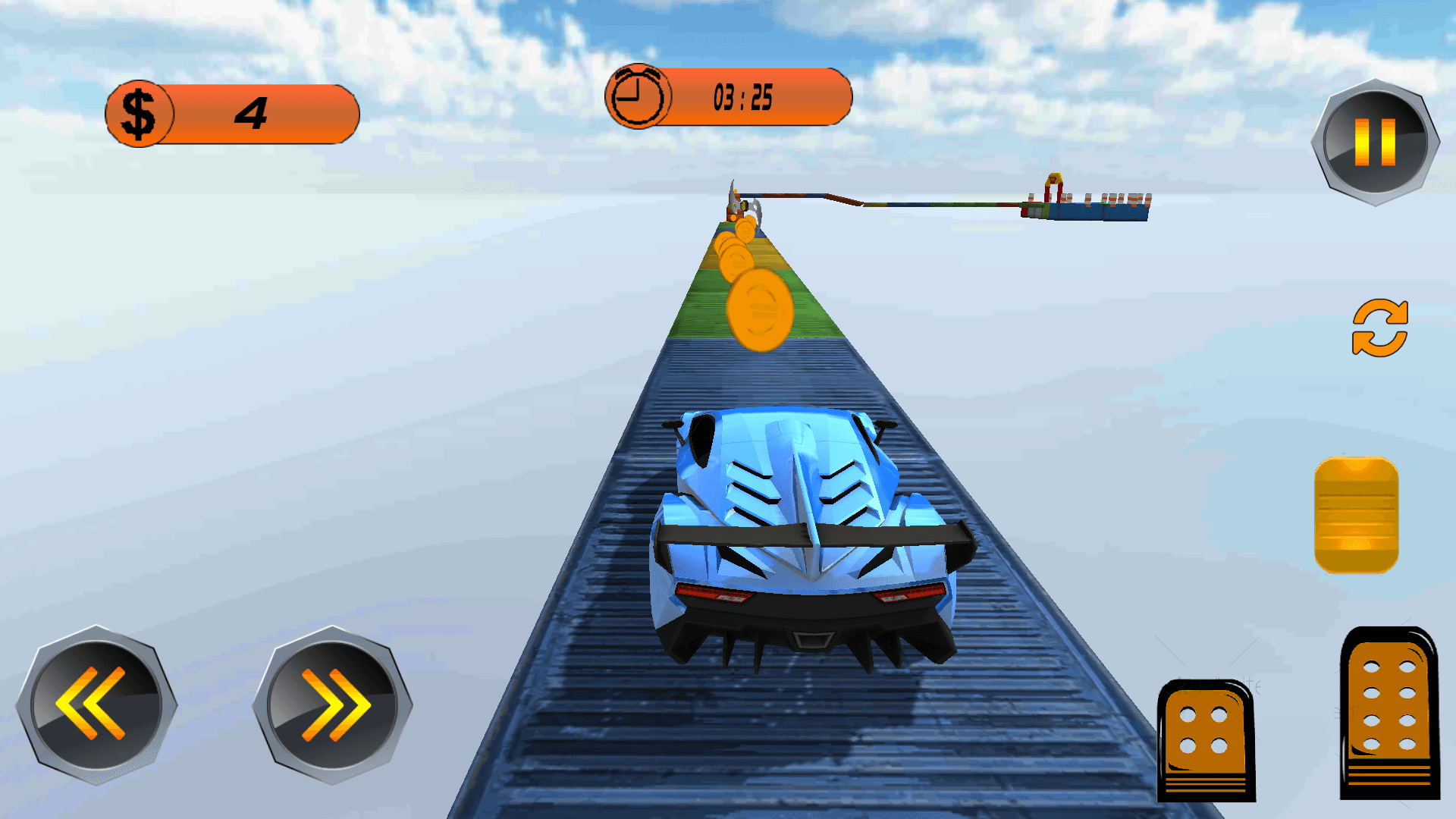Activate the nitro boost pedal
This screenshot has height=819, width=1456.
coord(1357,516)
